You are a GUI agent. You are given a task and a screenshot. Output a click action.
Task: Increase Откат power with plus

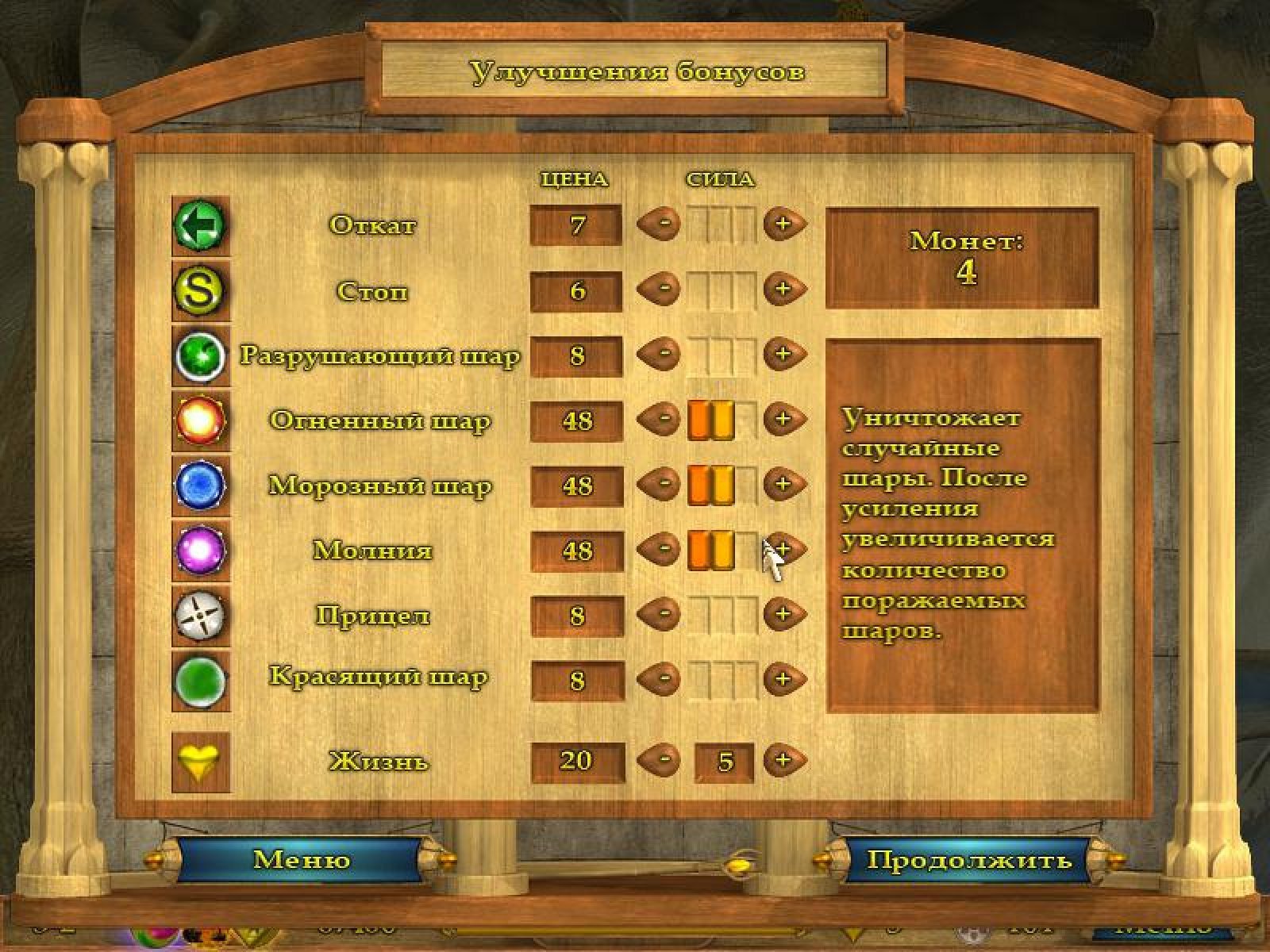[x=783, y=225]
